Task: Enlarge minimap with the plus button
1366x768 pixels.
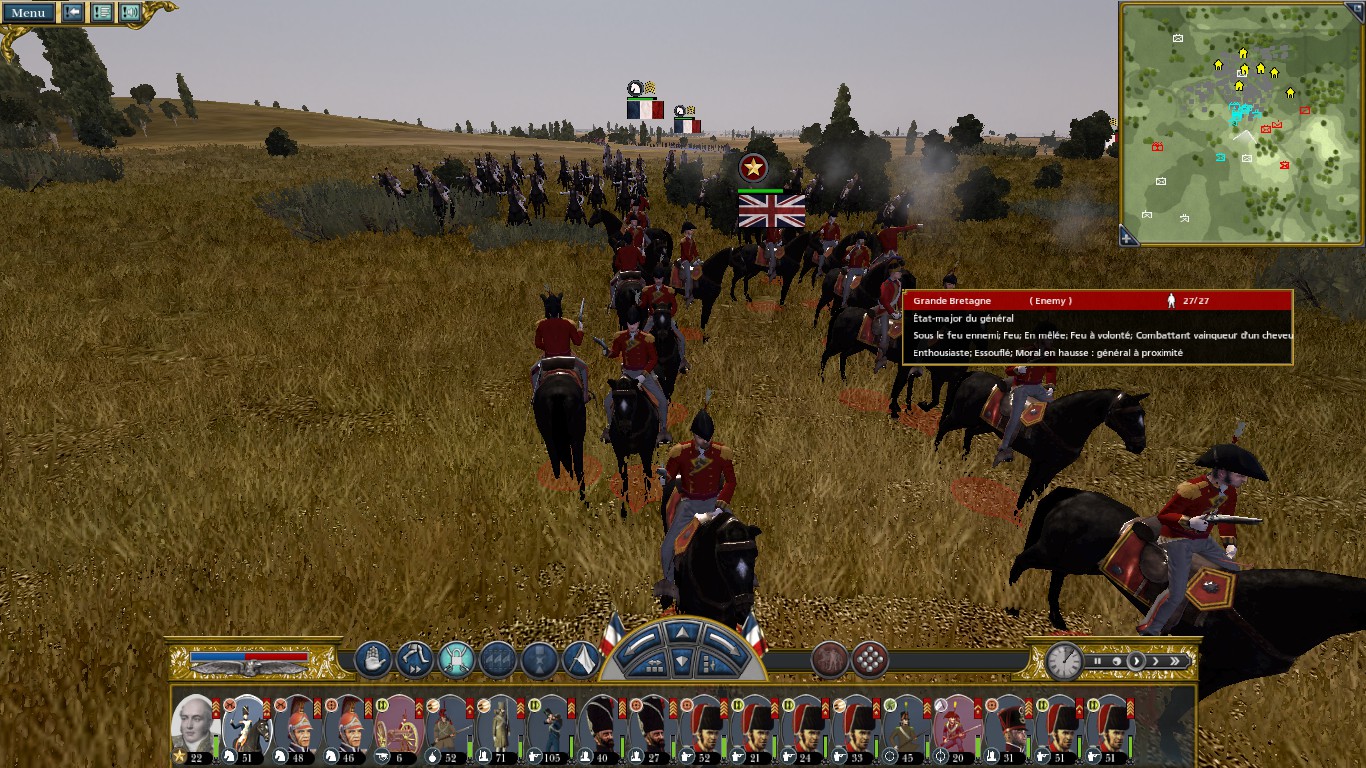Action: [1127, 238]
